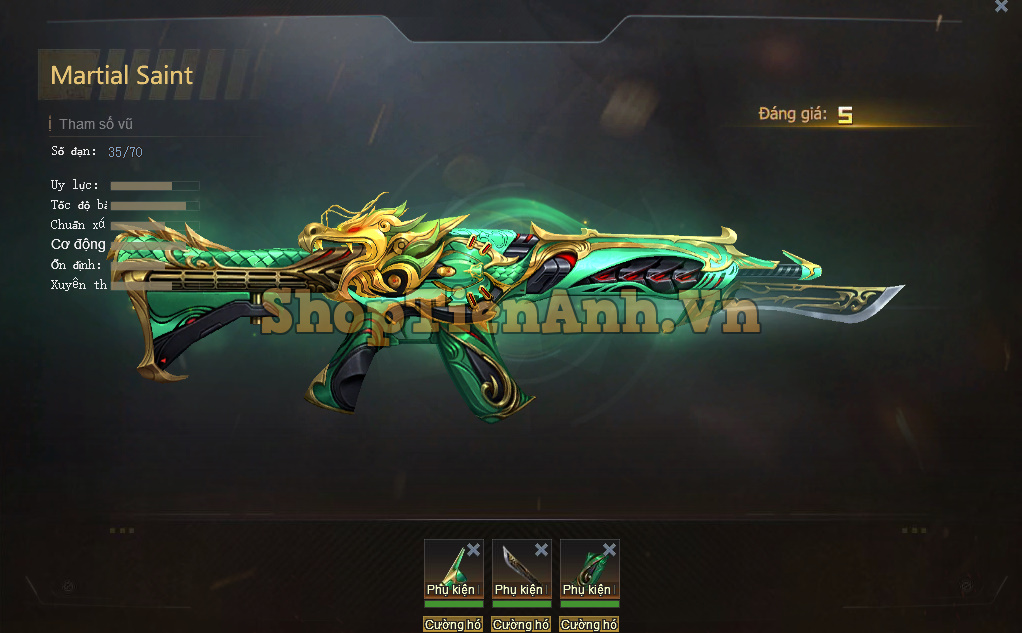Click Cường hóa under the green magazine accessory
Screen dimensions: 1022x633
click(x=589, y=625)
